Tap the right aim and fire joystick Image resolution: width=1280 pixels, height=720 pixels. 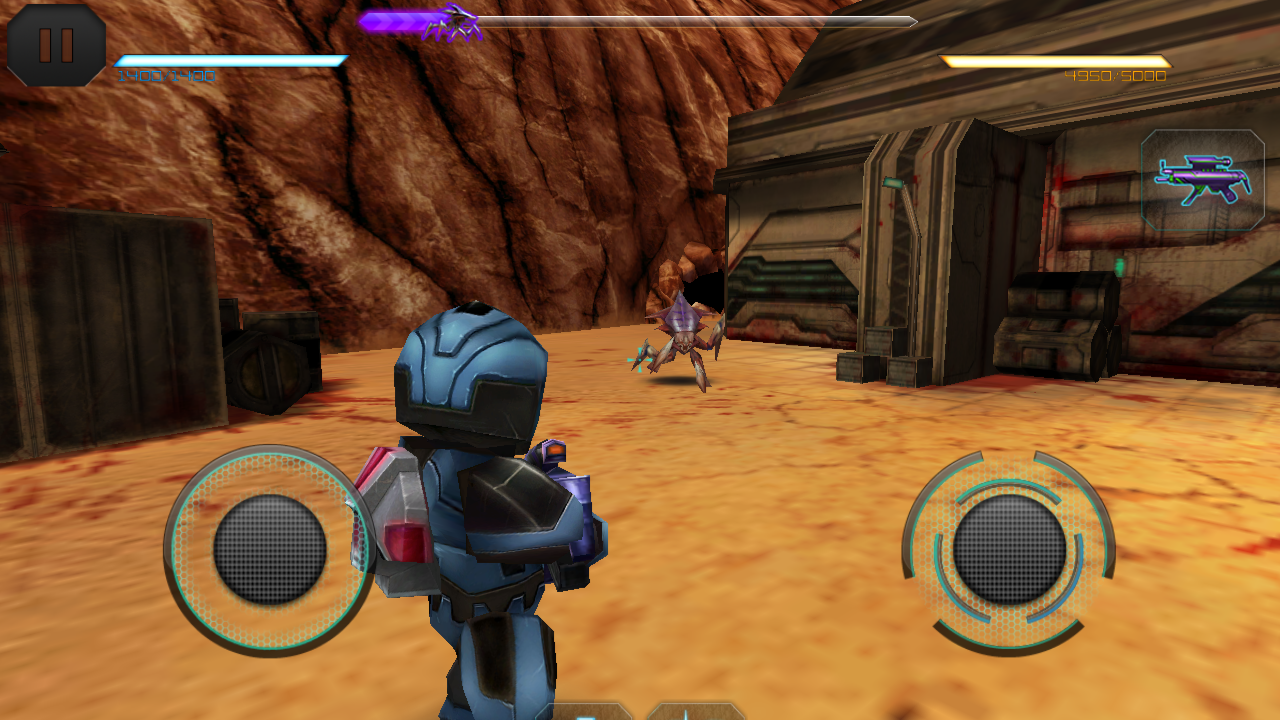tap(1009, 549)
